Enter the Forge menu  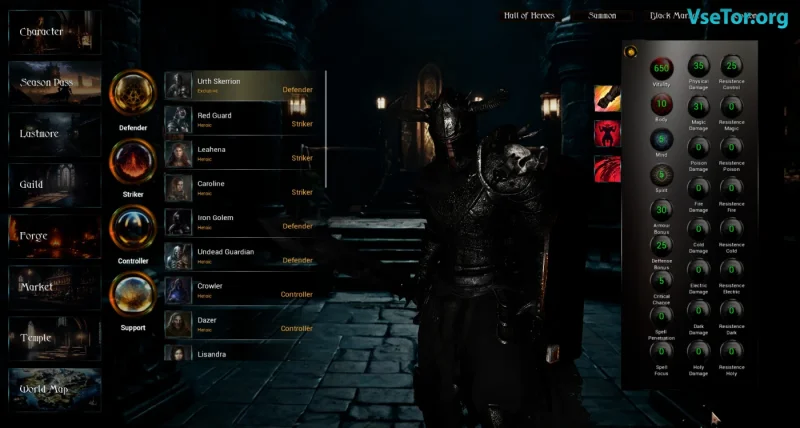click(54, 236)
